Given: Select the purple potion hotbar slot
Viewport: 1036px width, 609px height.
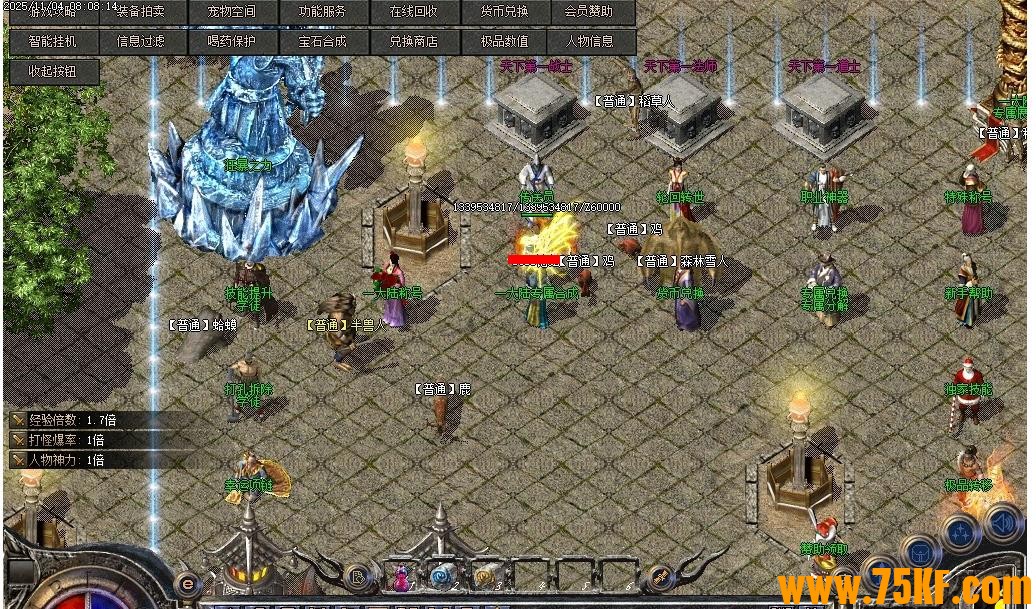Looking at the screenshot, I should click(402, 576).
